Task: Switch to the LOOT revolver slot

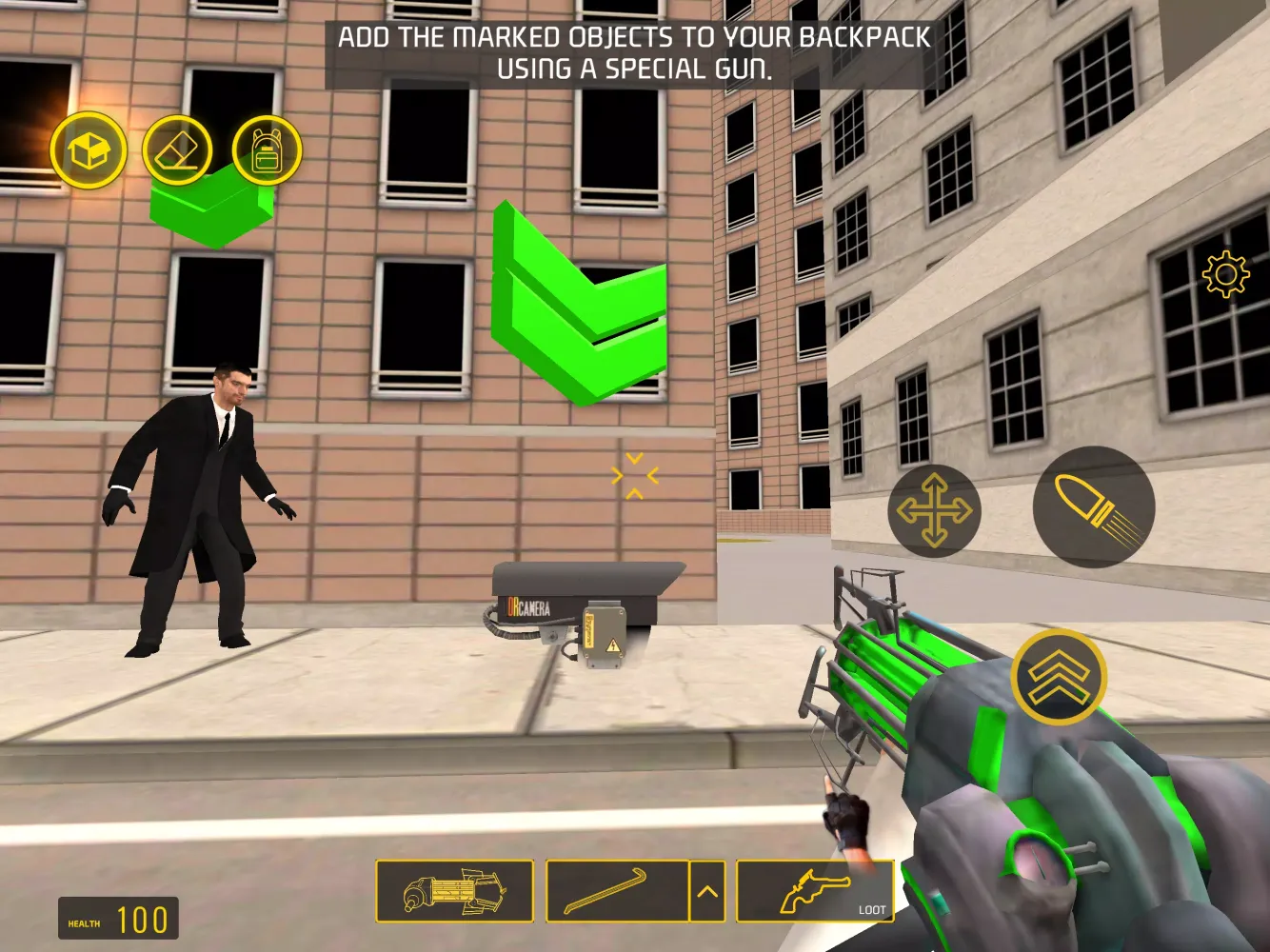Action: coord(814,893)
